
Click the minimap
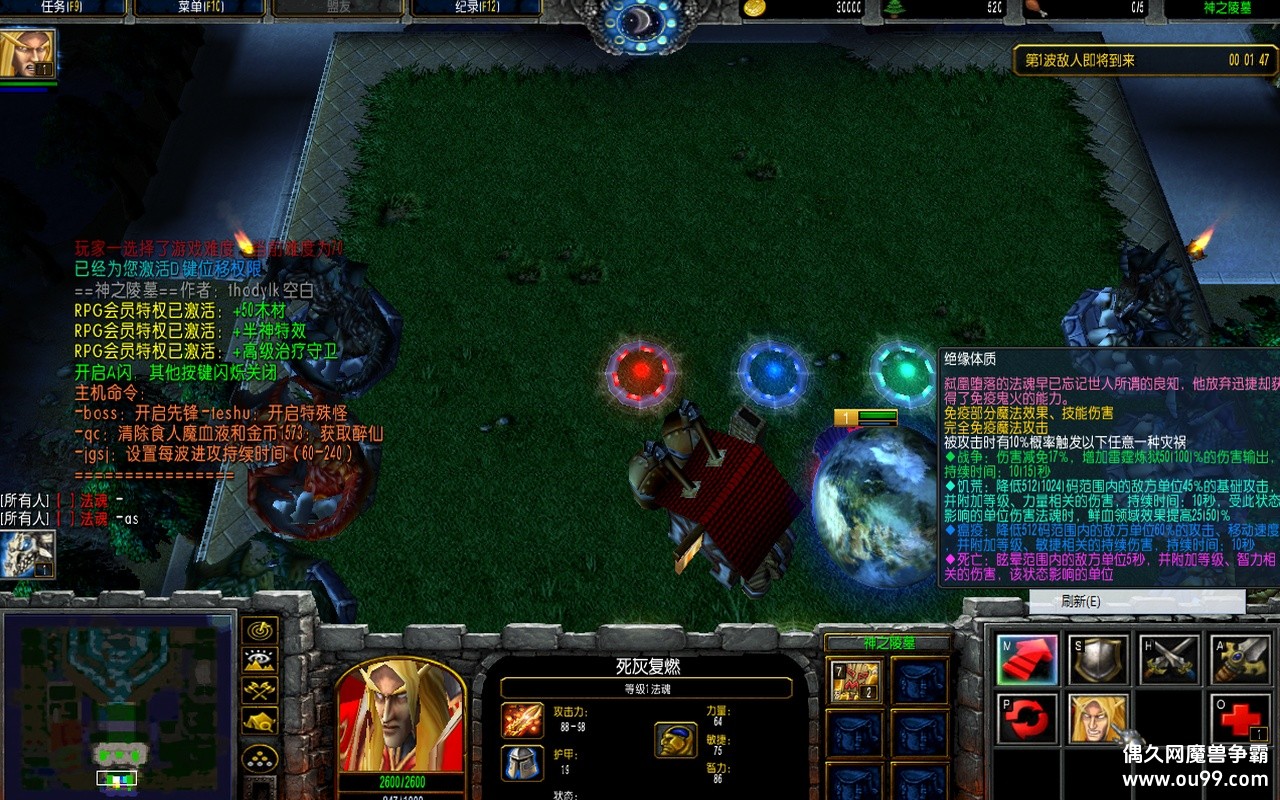[x=118, y=706]
